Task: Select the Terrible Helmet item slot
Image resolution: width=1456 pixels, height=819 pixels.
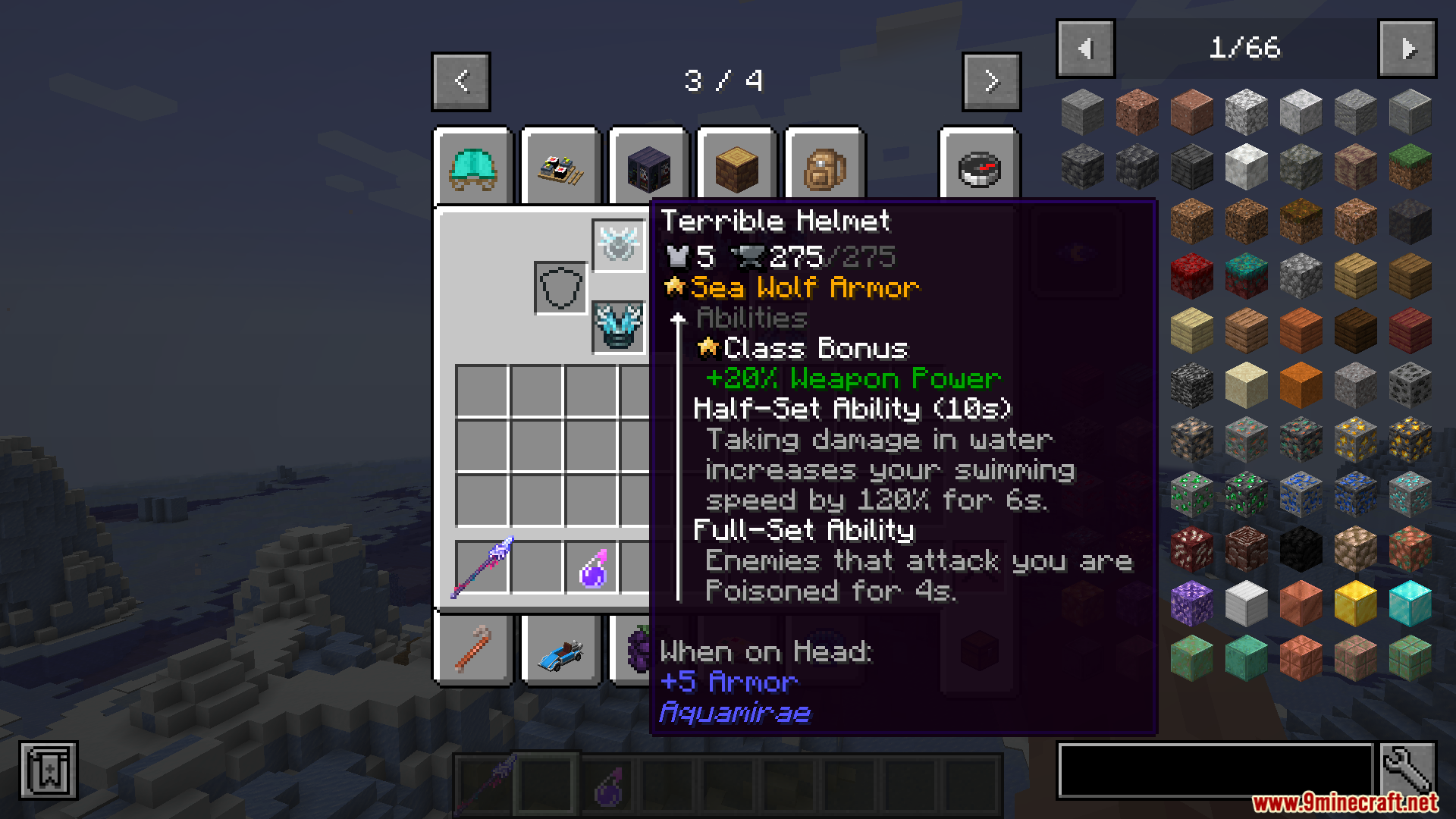Action: tap(619, 245)
